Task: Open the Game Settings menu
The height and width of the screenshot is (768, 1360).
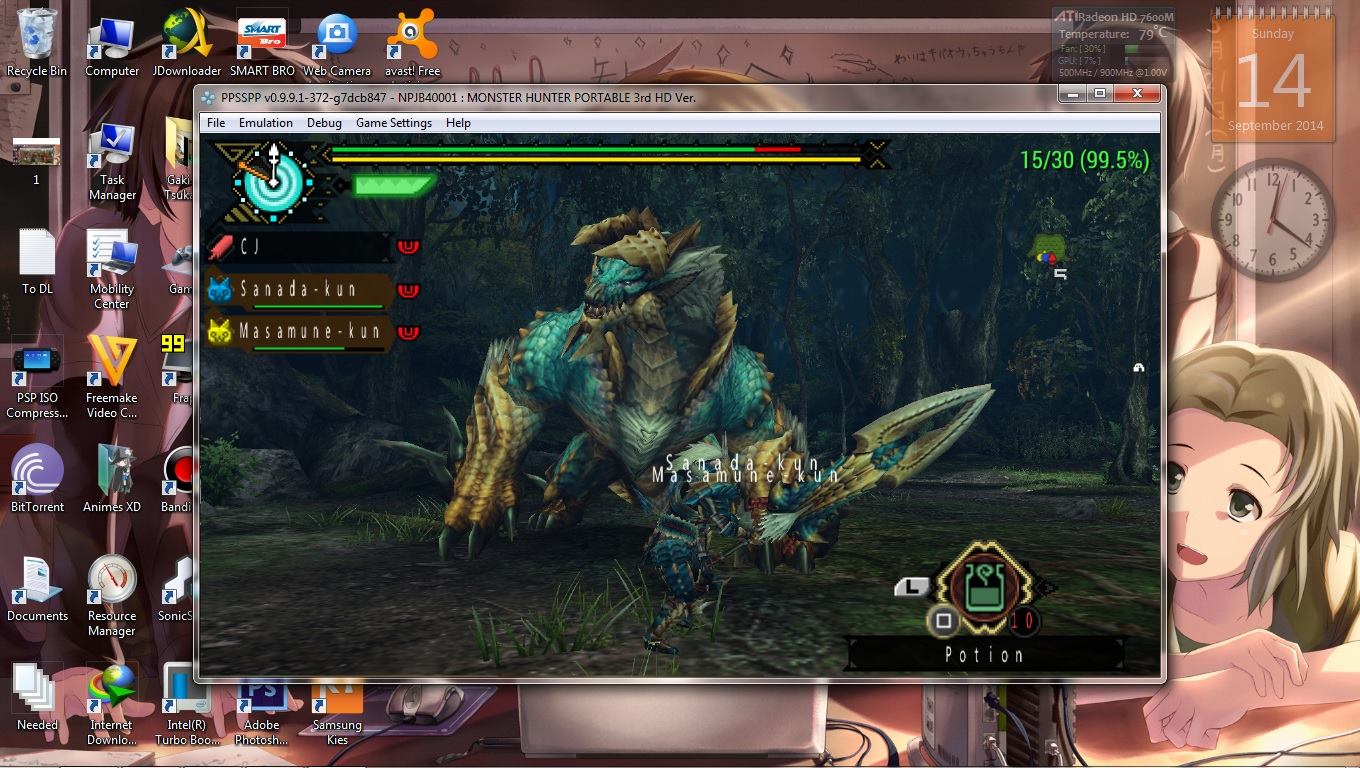Action: [394, 123]
